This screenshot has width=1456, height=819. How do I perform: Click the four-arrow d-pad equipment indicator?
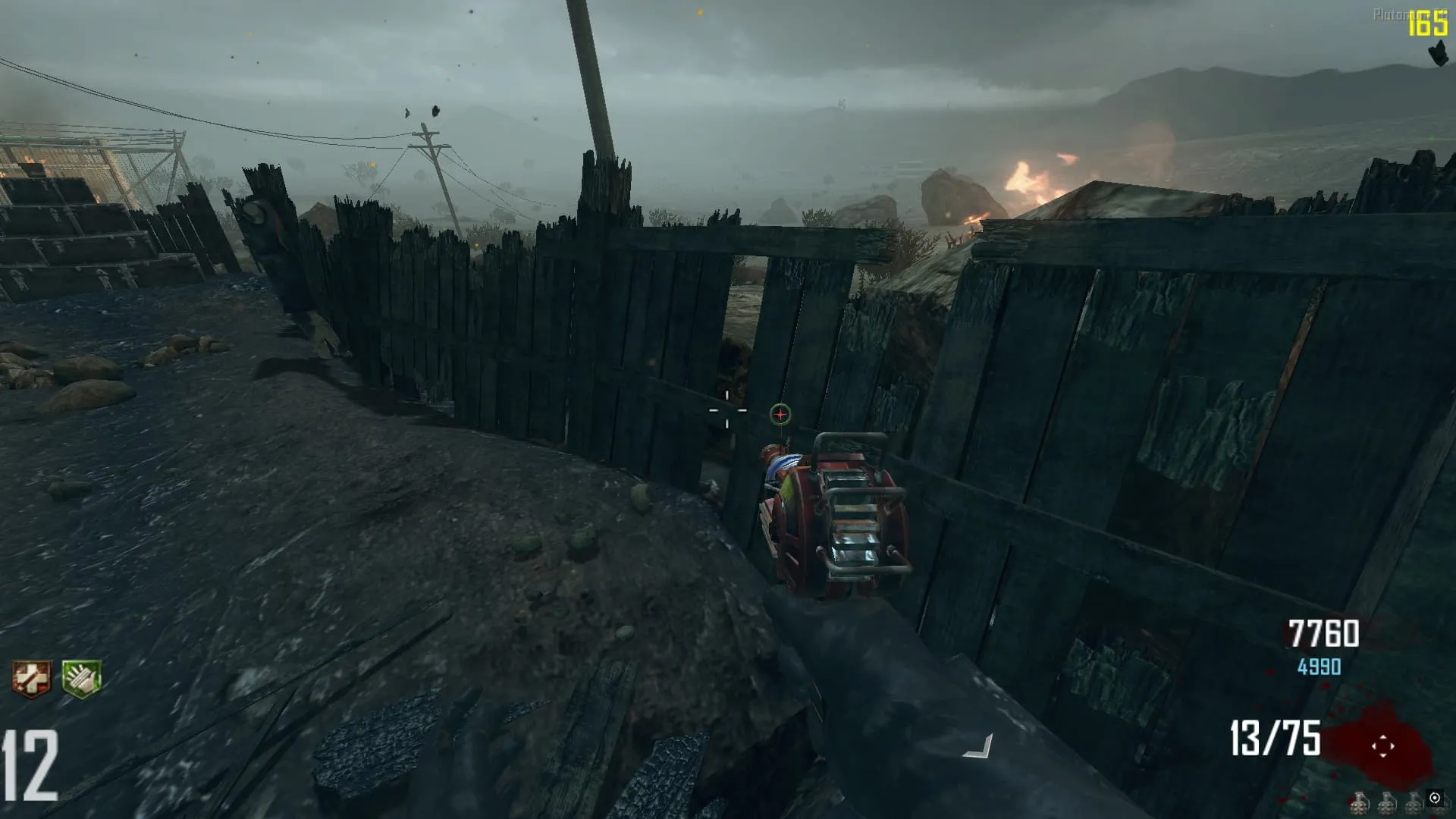(x=1382, y=746)
